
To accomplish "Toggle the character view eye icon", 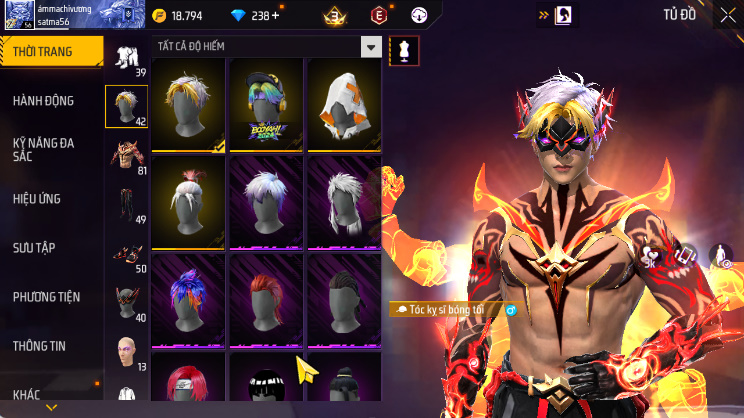I will click(x=721, y=256).
